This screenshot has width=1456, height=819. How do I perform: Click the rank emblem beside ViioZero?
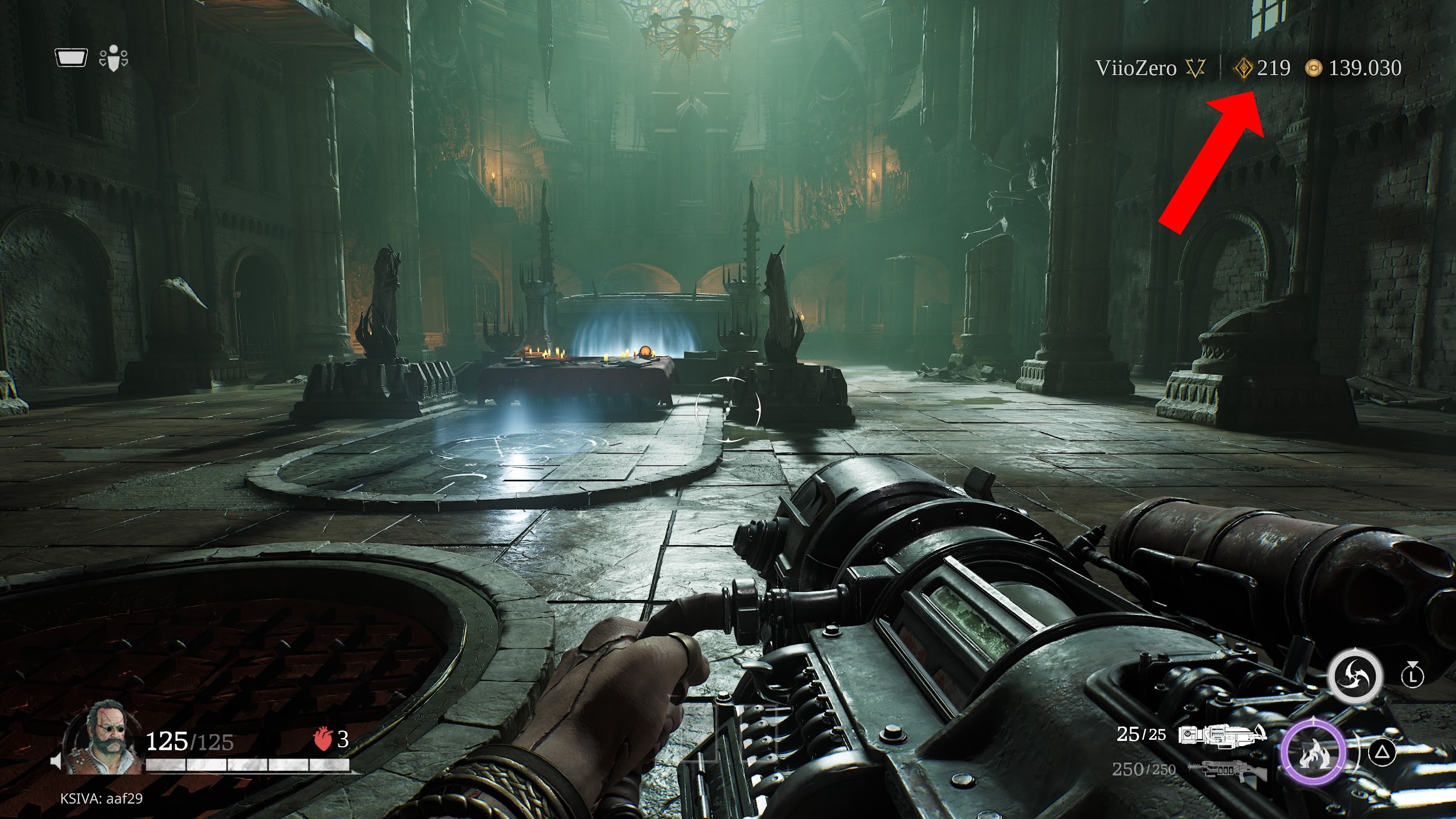(1196, 69)
